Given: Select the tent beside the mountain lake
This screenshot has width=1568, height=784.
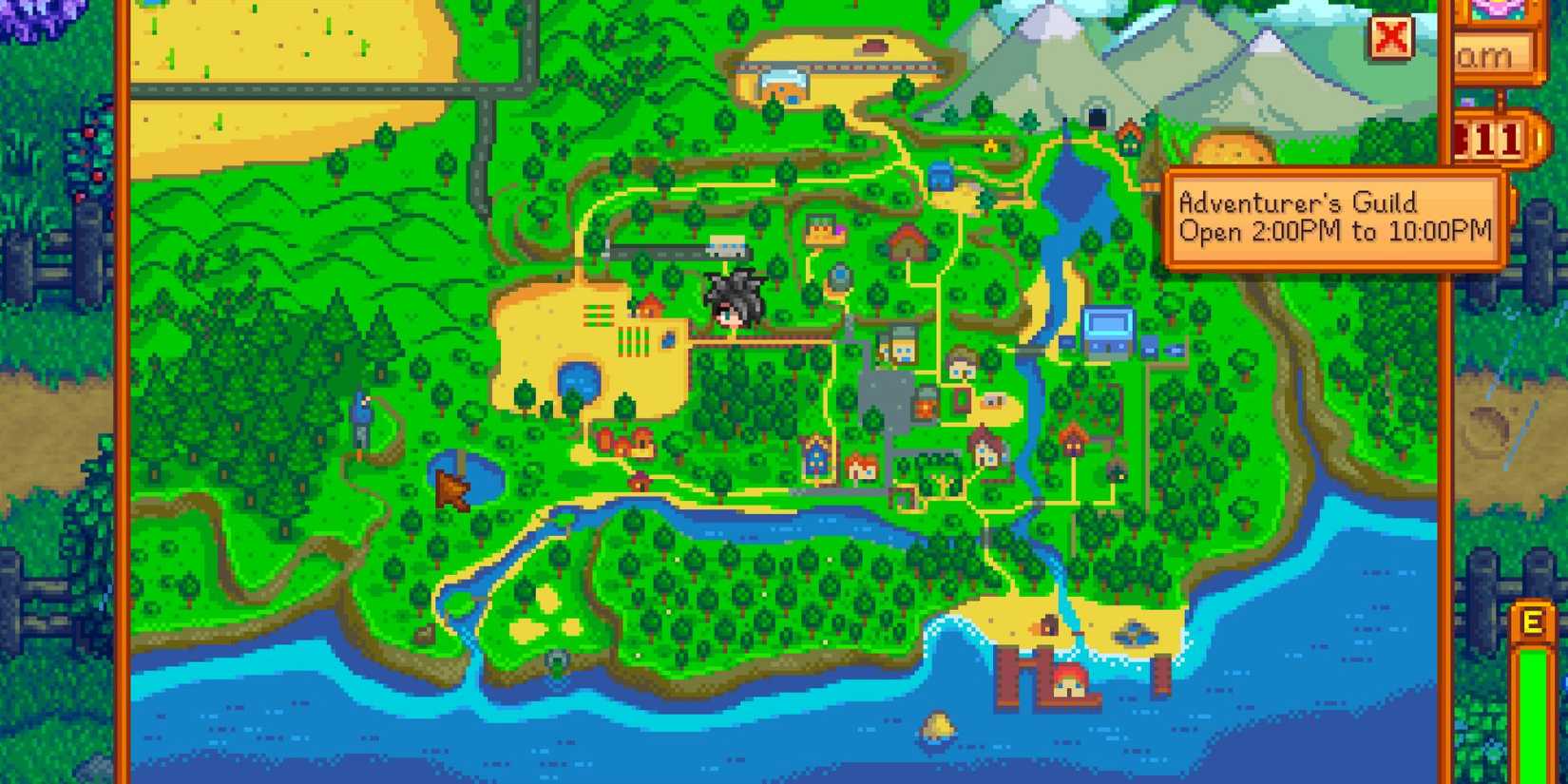Looking at the screenshot, I should point(941,177).
